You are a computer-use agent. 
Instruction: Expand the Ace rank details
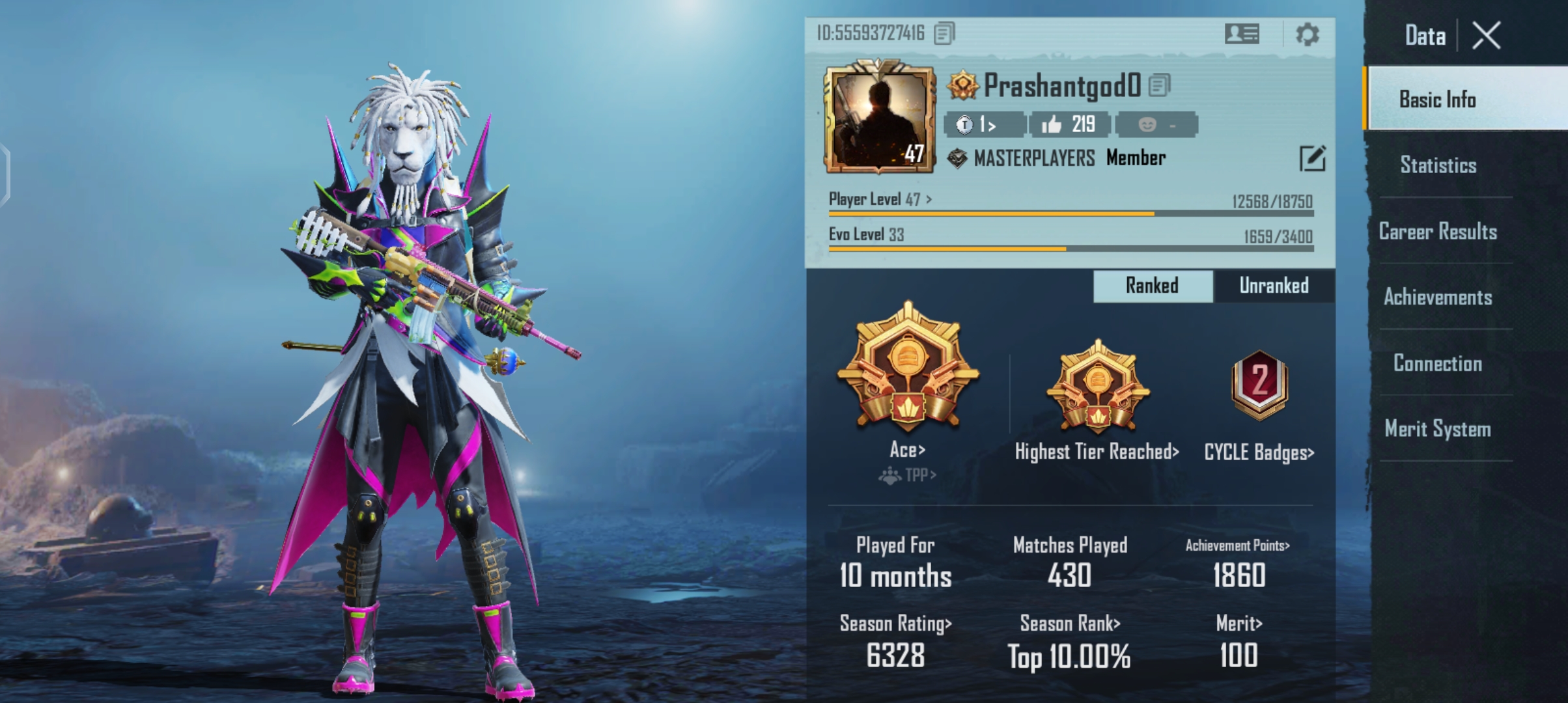coord(908,448)
